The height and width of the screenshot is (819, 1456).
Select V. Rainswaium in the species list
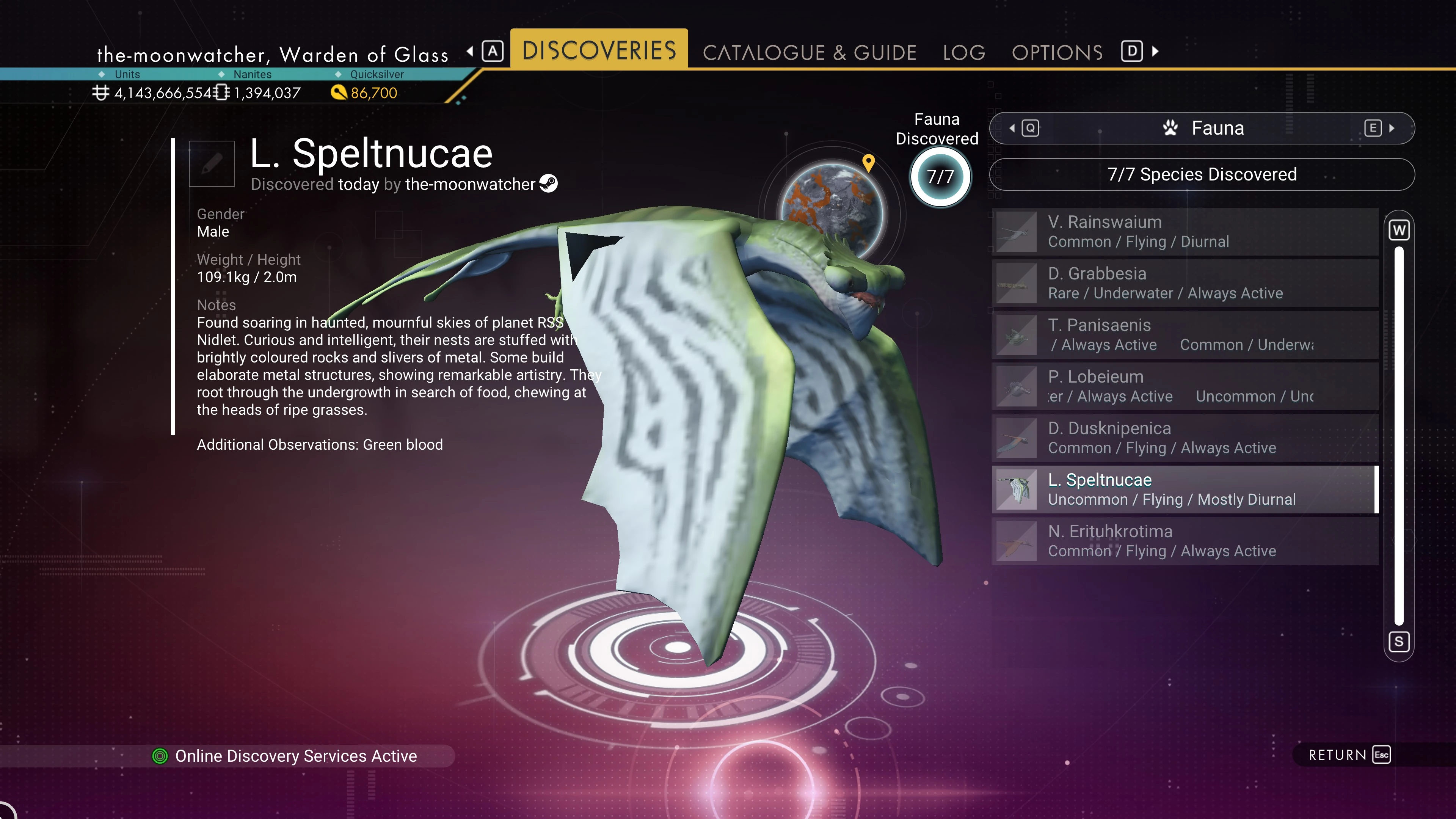click(x=1185, y=232)
